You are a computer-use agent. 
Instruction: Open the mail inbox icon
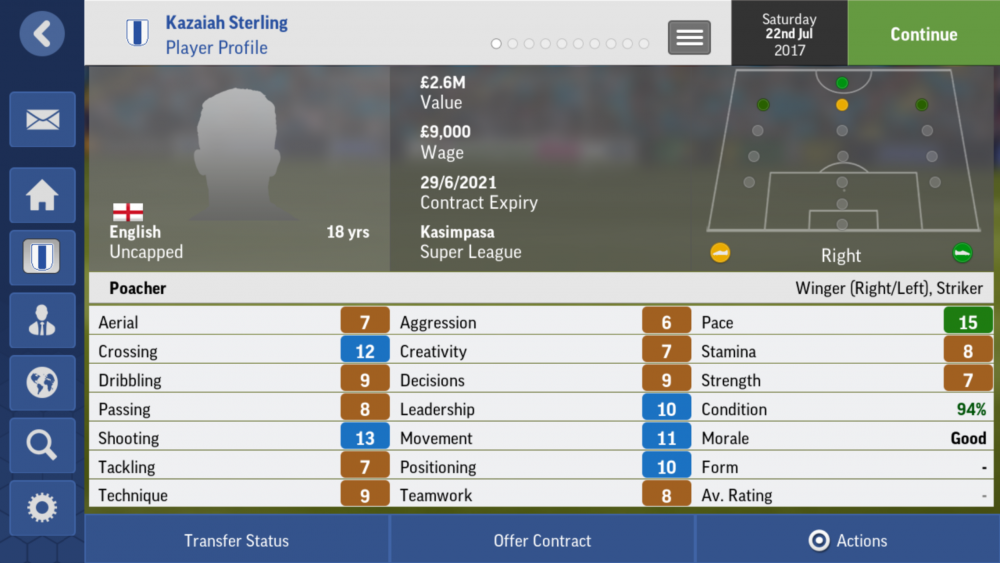pyautogui.click(x=42, y=120)
